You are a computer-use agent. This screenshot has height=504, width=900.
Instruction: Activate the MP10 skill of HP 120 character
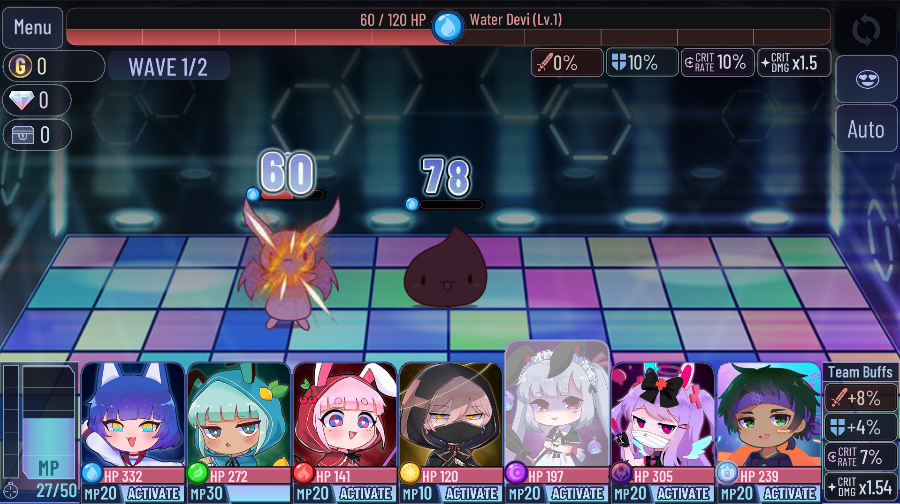[x=473, y=494]
